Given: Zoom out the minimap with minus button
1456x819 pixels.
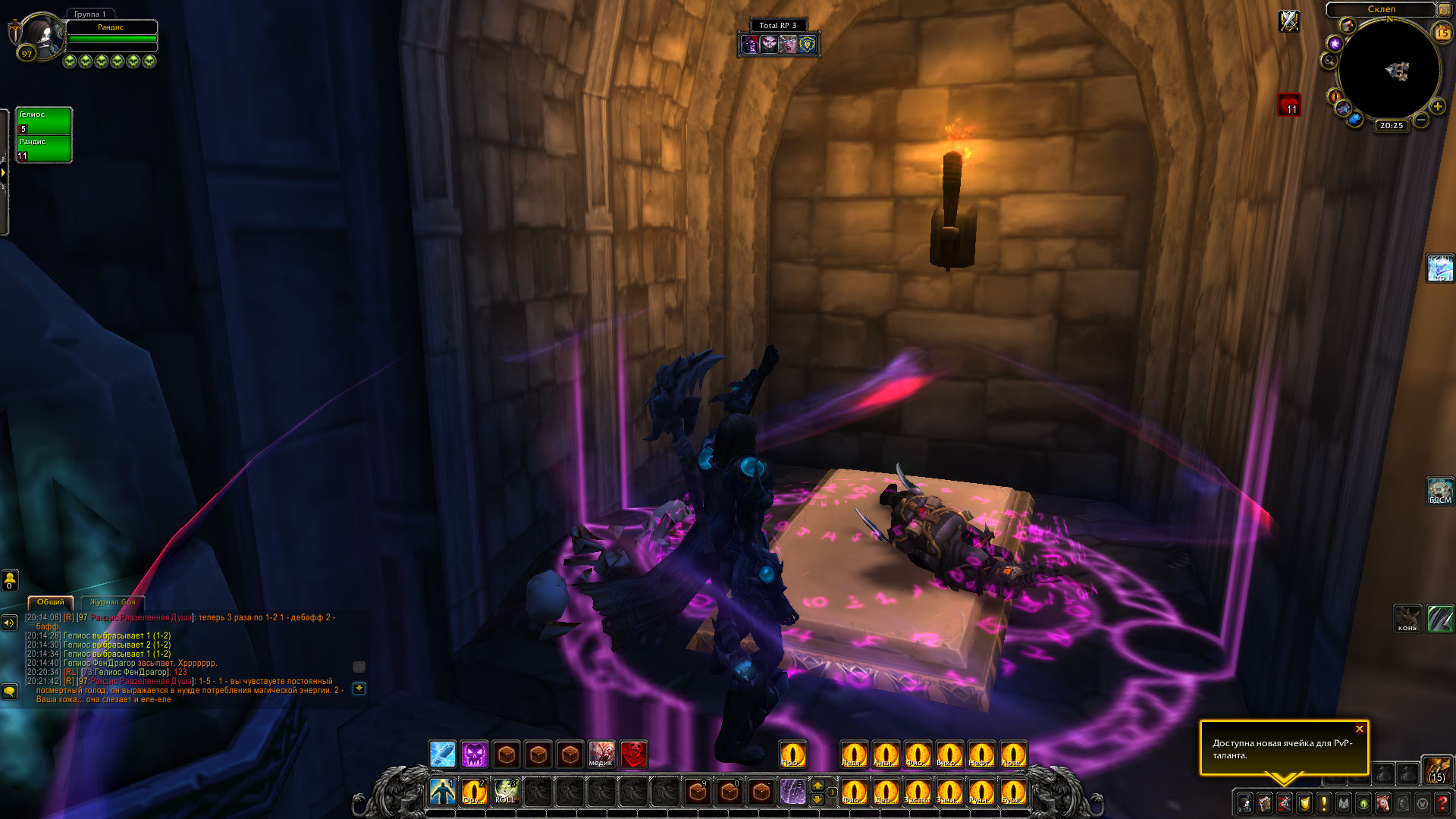Looking at the screenshot, I should (1421, 120).
